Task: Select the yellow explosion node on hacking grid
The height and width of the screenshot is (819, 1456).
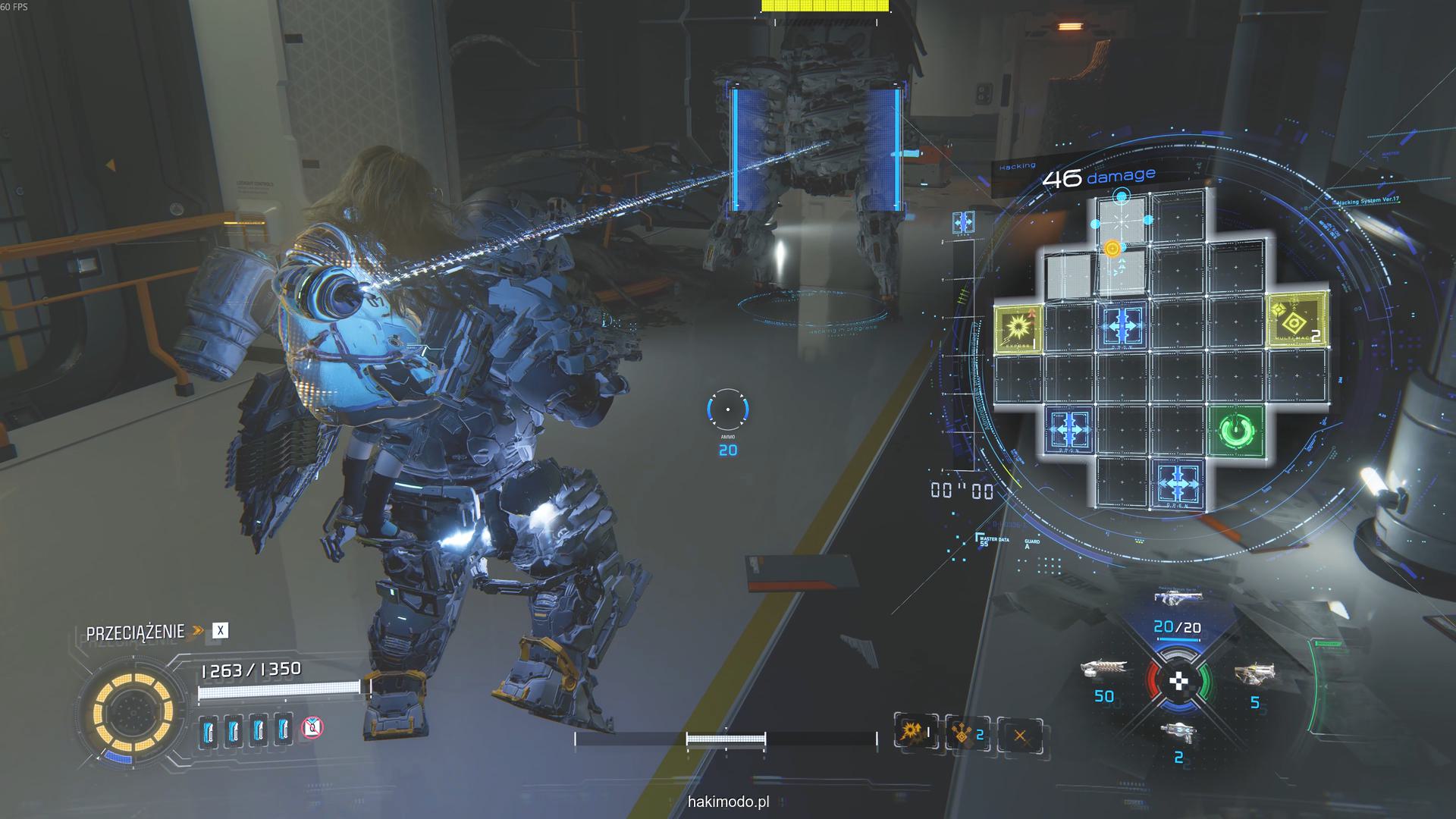Action: click(1018, 327)
